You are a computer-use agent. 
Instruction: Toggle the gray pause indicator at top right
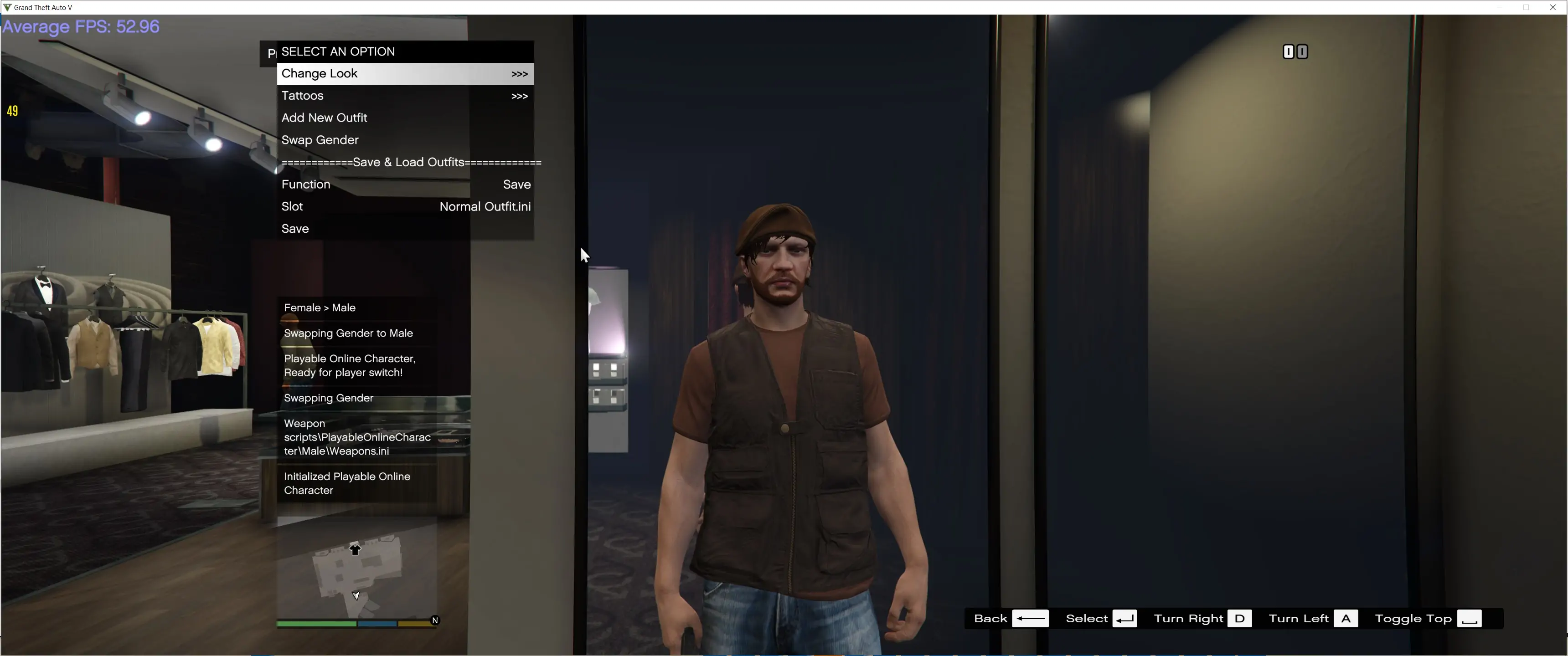[x=1303, y=52]
